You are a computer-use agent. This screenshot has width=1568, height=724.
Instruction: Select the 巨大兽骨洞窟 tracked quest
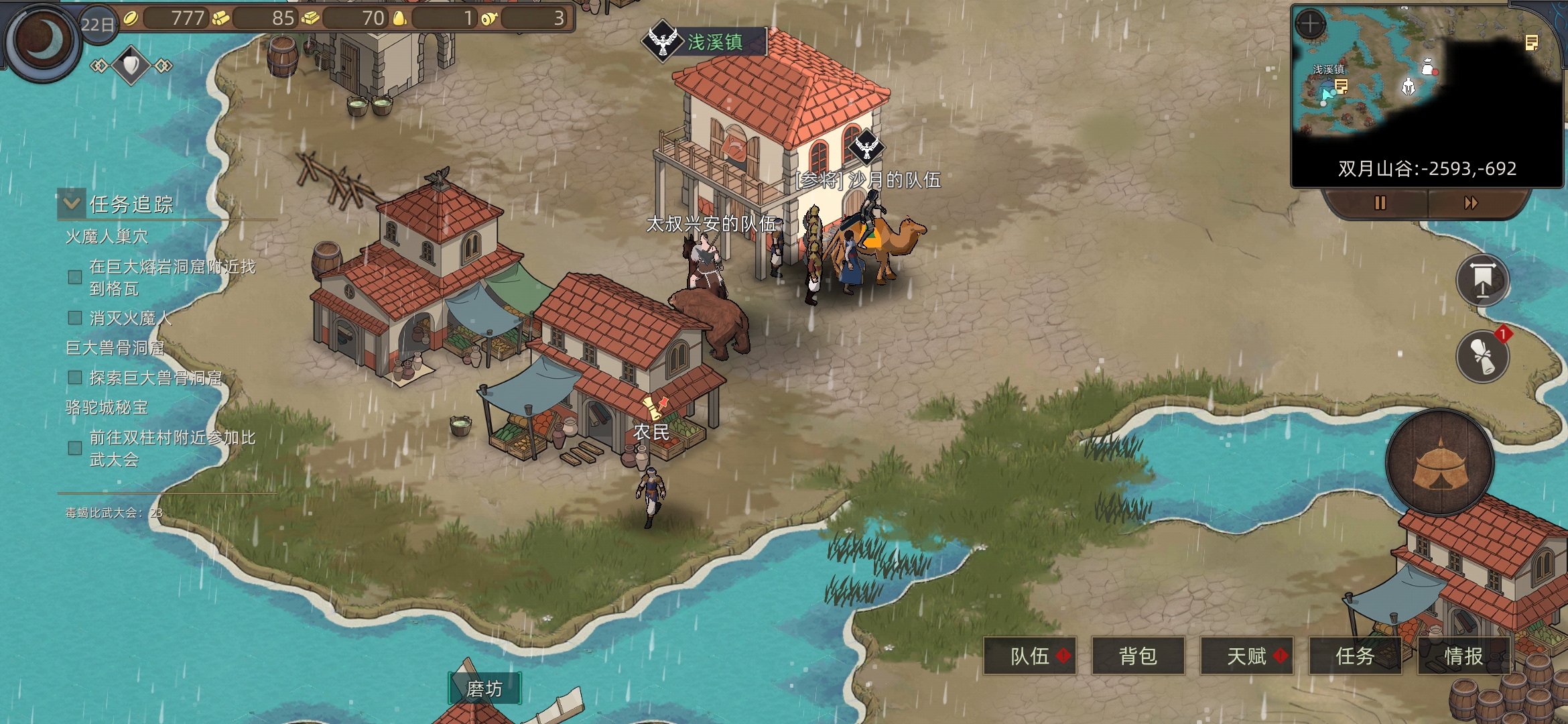[115, 348]
